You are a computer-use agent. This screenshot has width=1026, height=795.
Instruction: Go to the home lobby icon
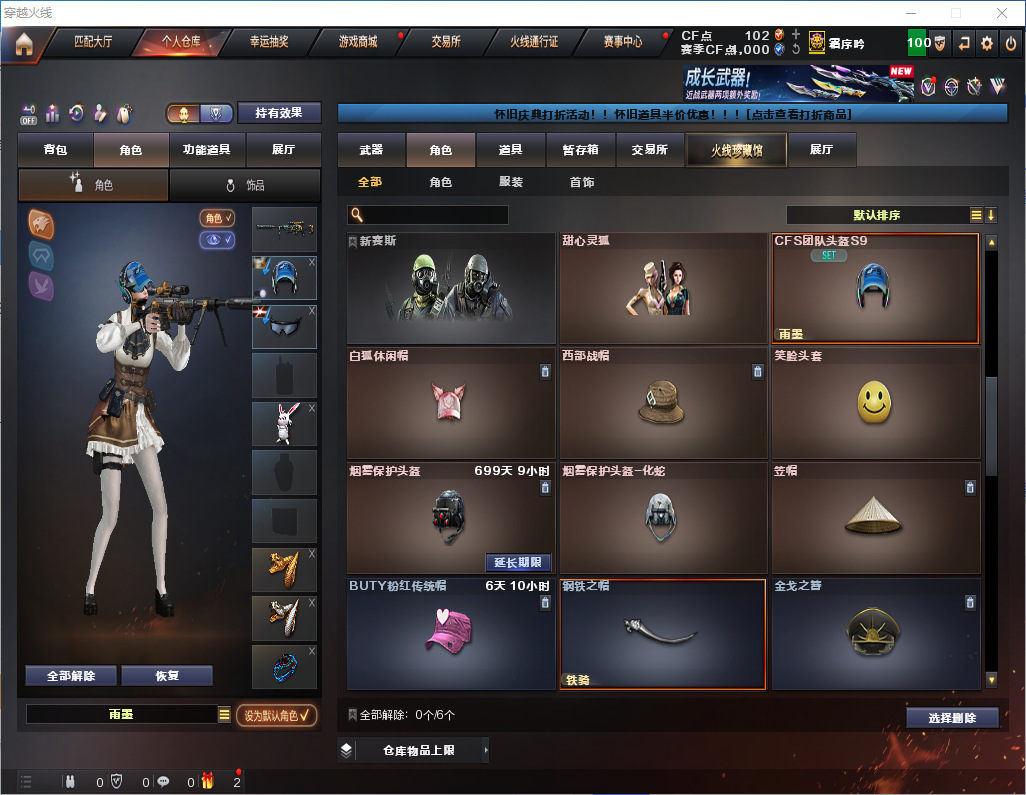[23, 43]
